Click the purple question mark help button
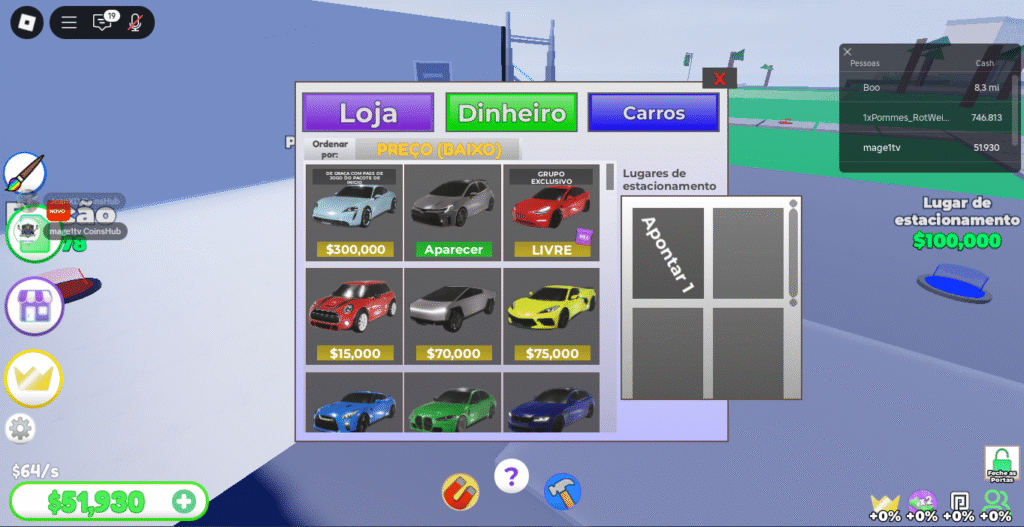Image resolution: width=1024 pixels, height=527 pixels. point(511,475)
